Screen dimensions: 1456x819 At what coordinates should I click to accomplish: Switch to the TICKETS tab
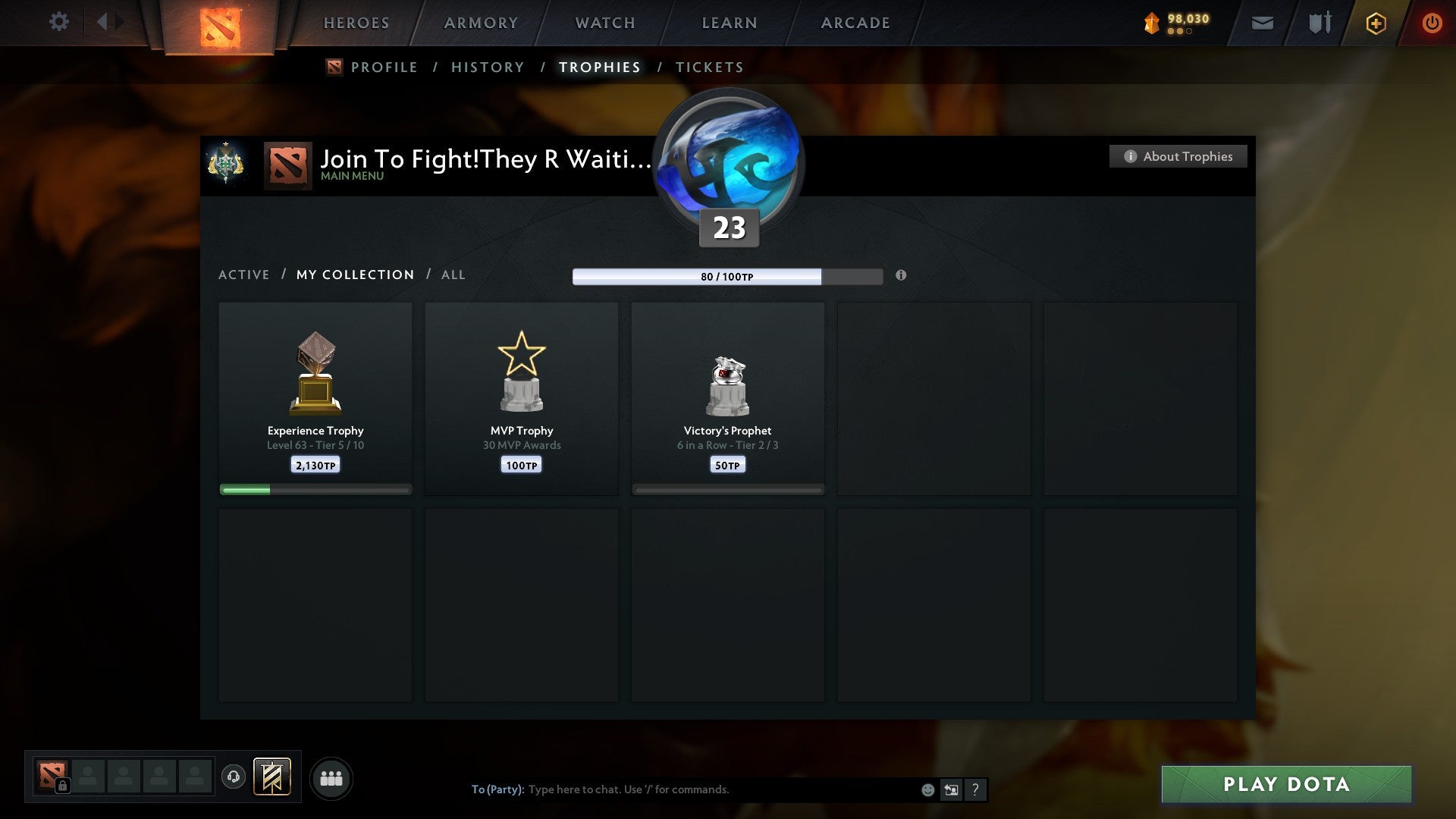708,67
